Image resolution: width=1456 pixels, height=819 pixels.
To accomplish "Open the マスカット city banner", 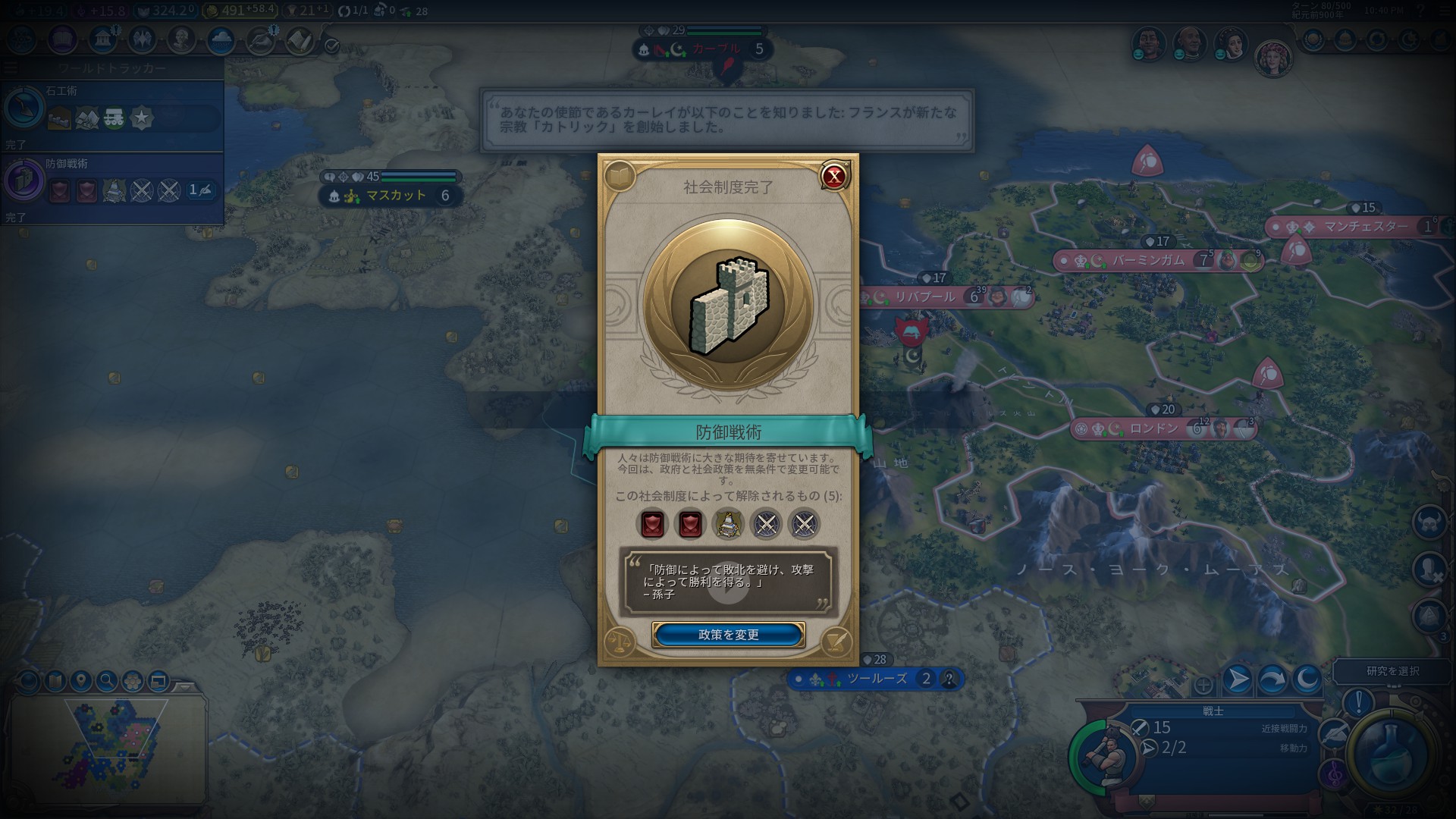I will [394, 196].
